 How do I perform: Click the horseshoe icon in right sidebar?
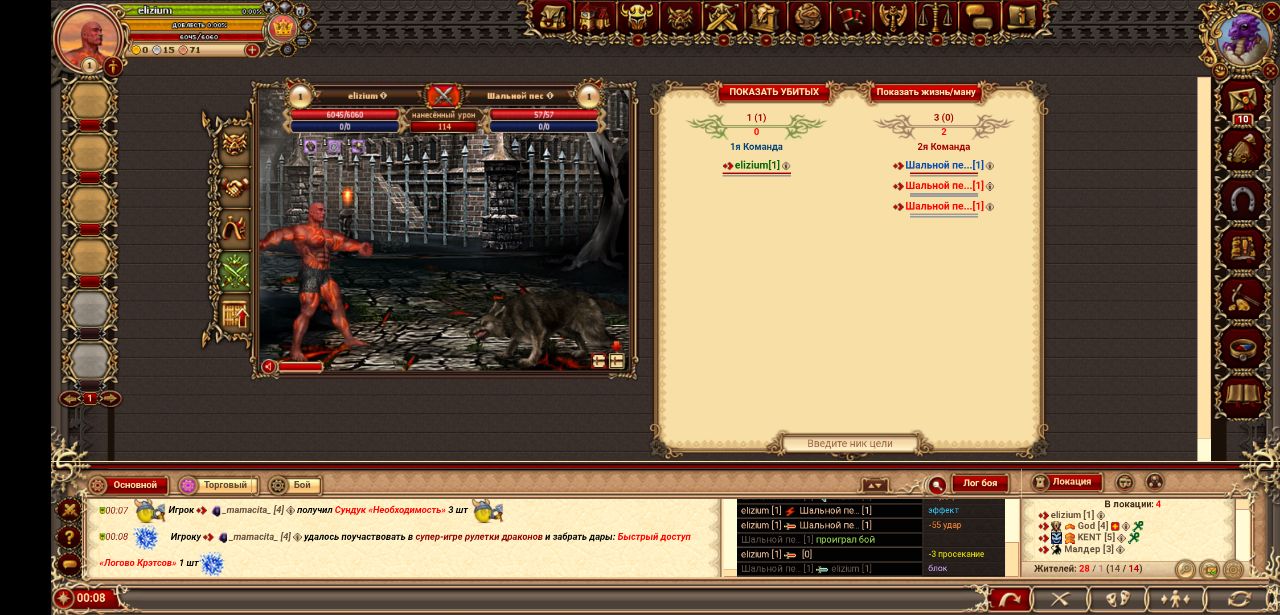click(1245, 199)
